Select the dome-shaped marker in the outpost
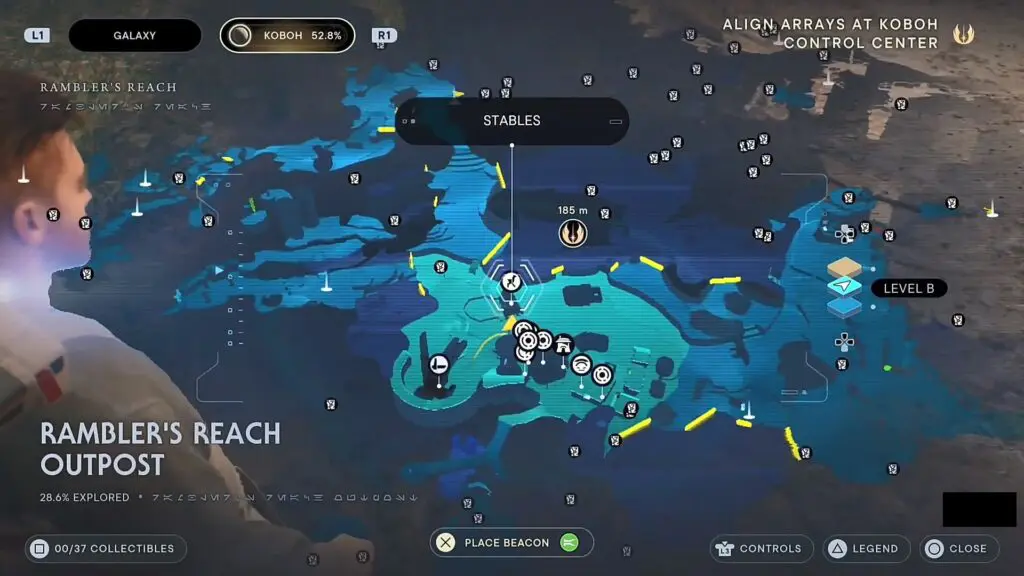 tap(580, 366)
